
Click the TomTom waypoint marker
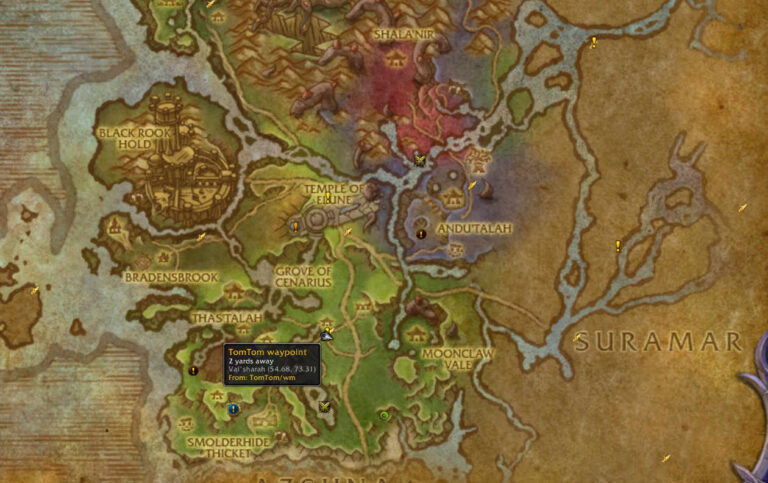(x=327, y=336)
